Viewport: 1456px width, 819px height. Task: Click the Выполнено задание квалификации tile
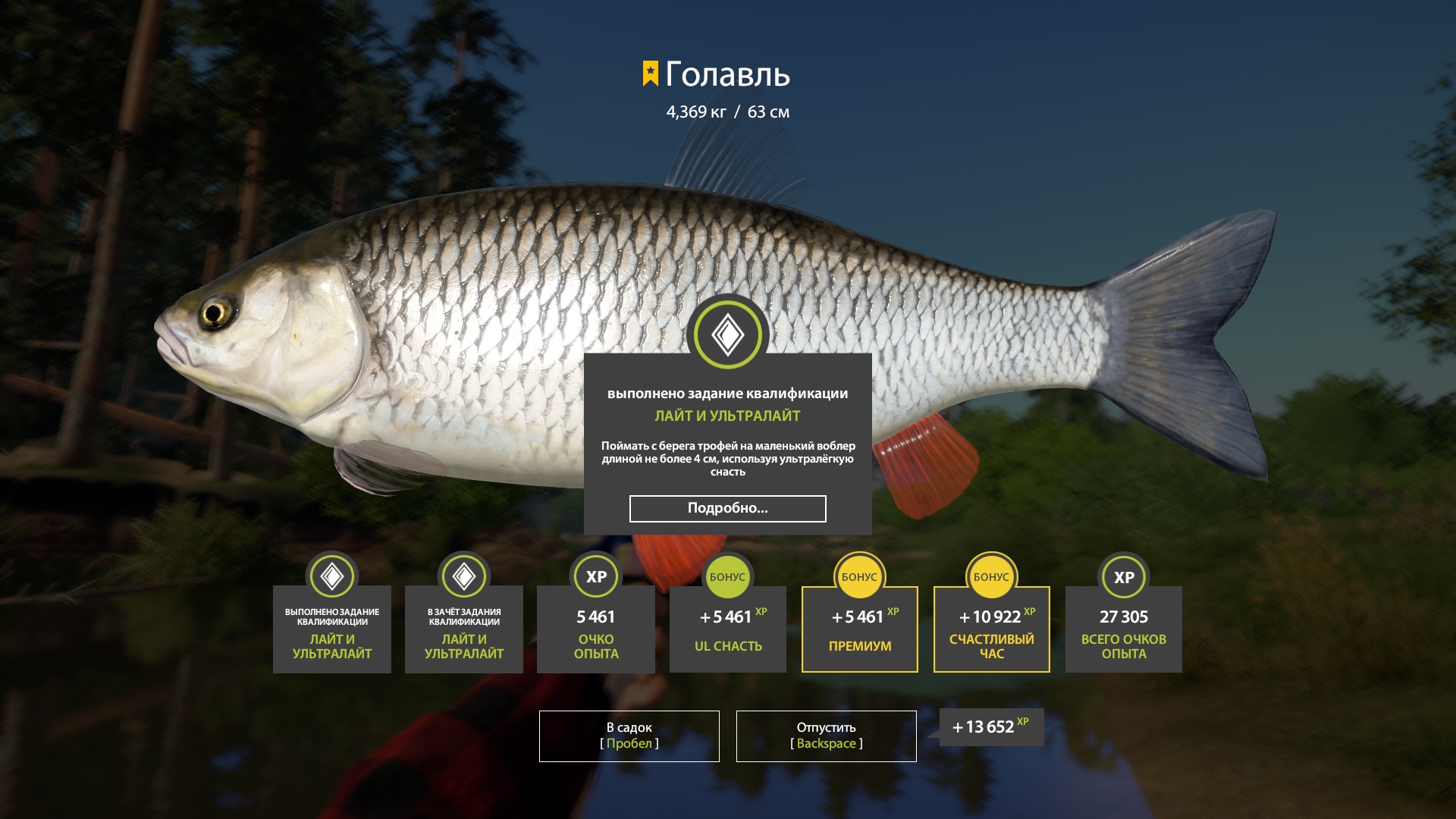[332, 629]
